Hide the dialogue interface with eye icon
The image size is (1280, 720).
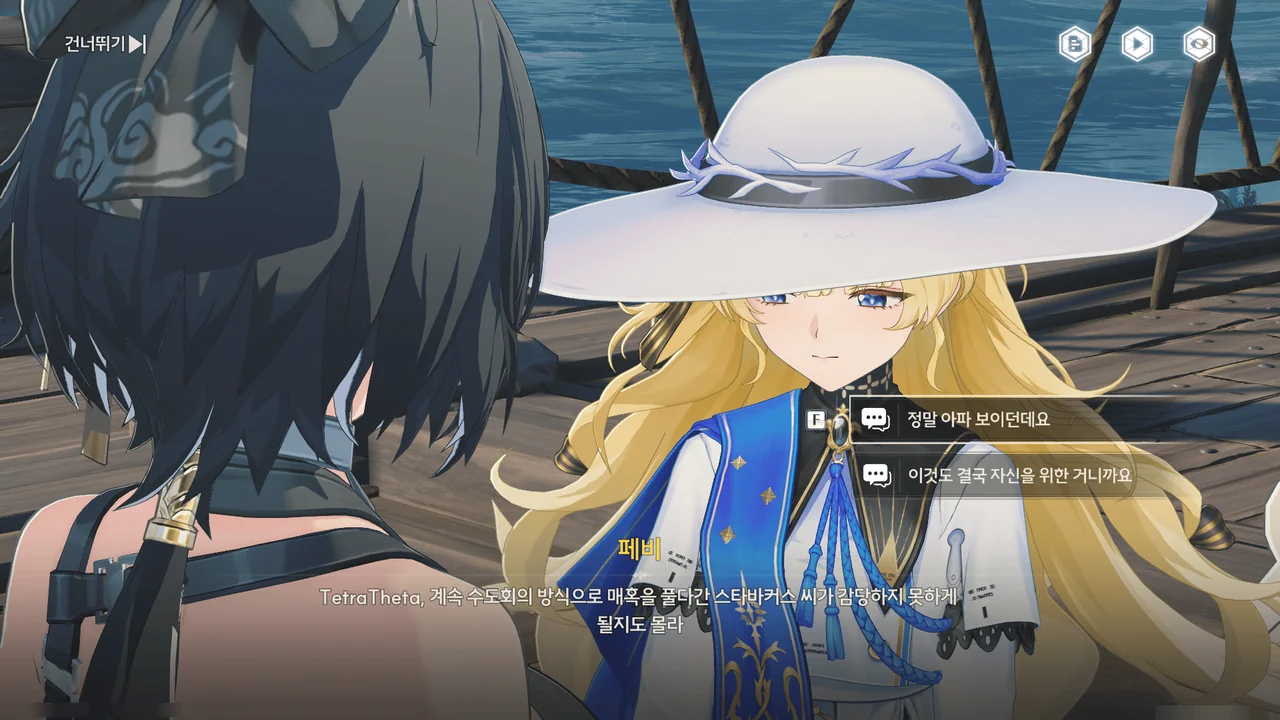point(1199,44)
